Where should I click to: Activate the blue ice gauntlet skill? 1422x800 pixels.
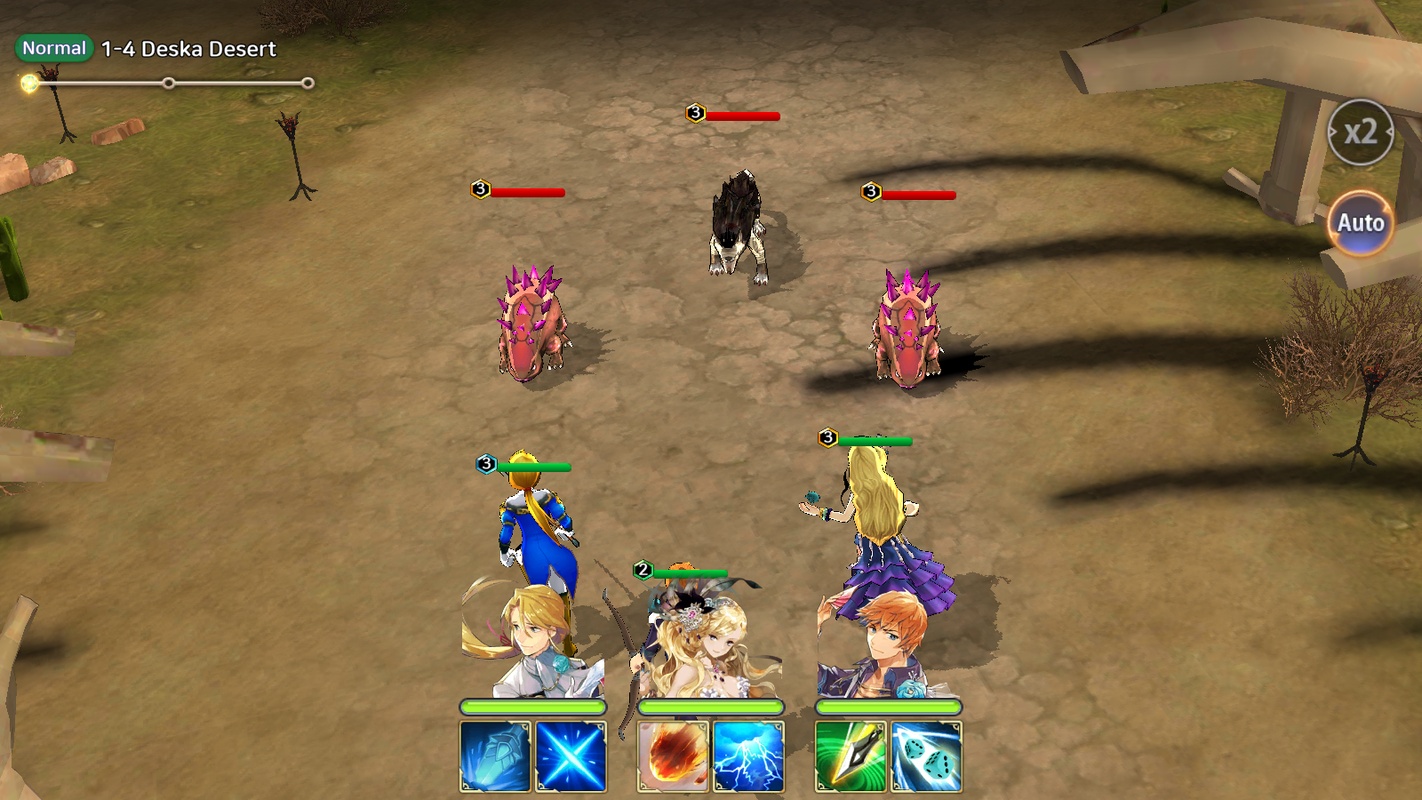click(495, 757)
